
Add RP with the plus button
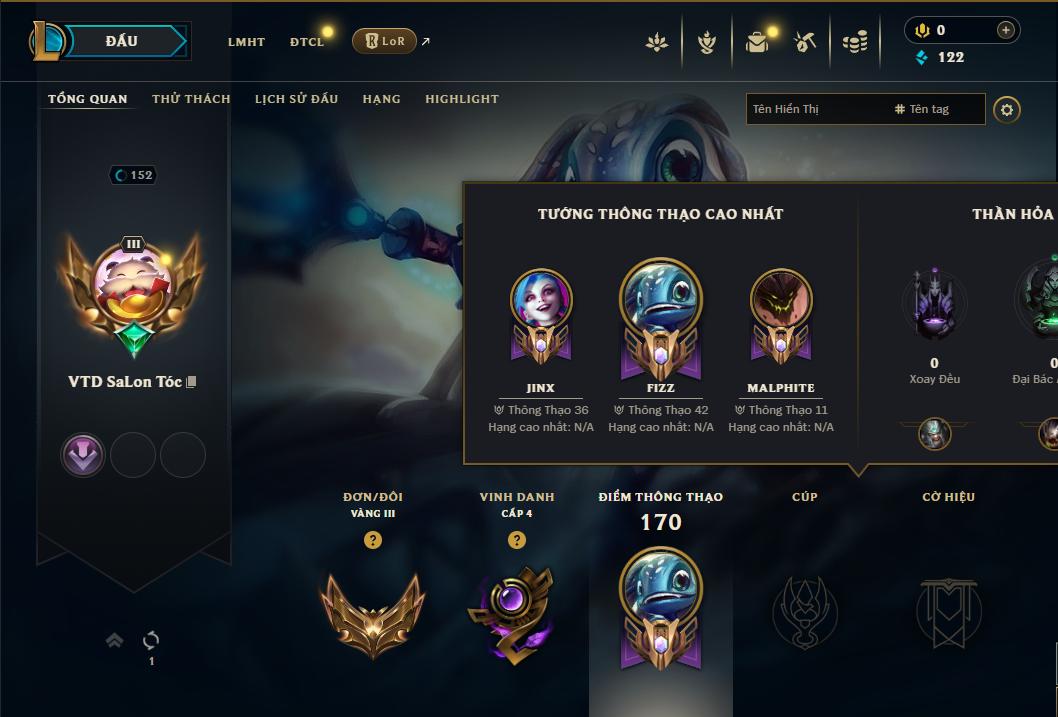click(x=1006, y=30)
